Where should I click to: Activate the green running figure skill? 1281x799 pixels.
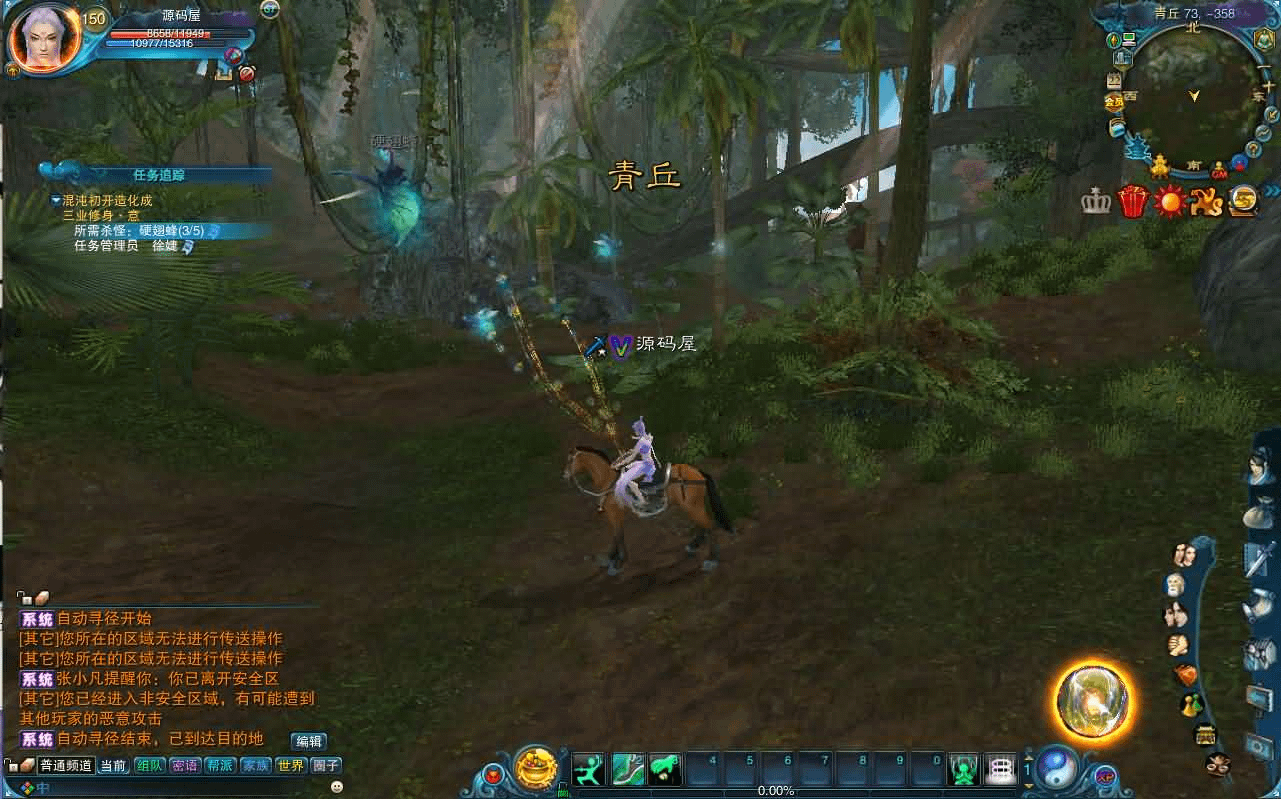pos(590,769)
